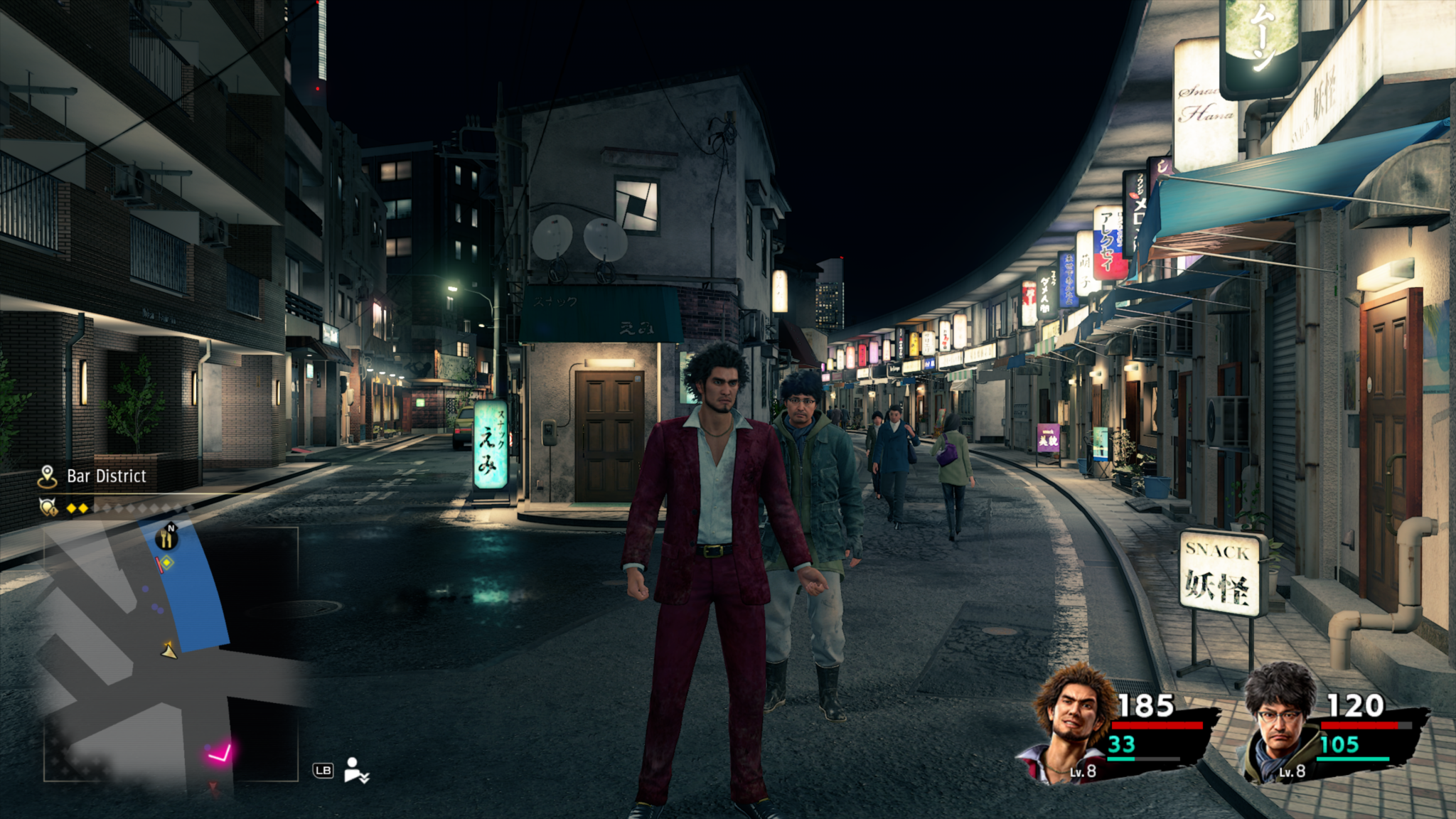Click the pink destination marker on minimap

[220, 753]
